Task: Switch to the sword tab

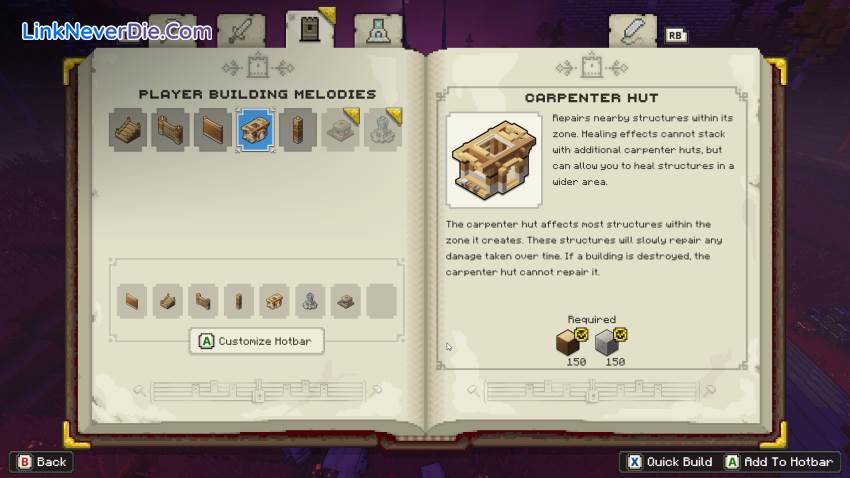Action: pos(241,31)
